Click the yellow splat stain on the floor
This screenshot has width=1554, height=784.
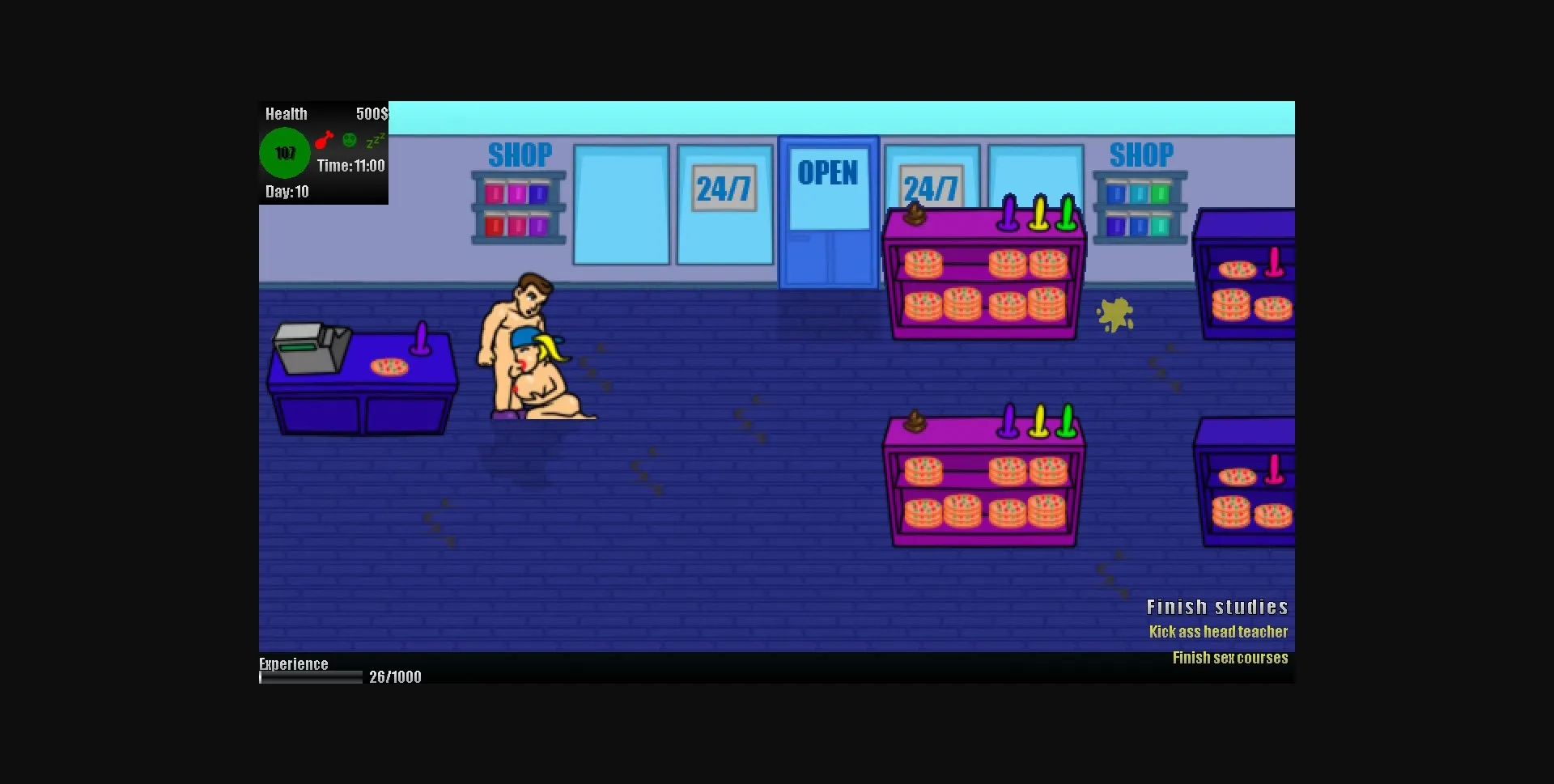[x=1115, y=314]
